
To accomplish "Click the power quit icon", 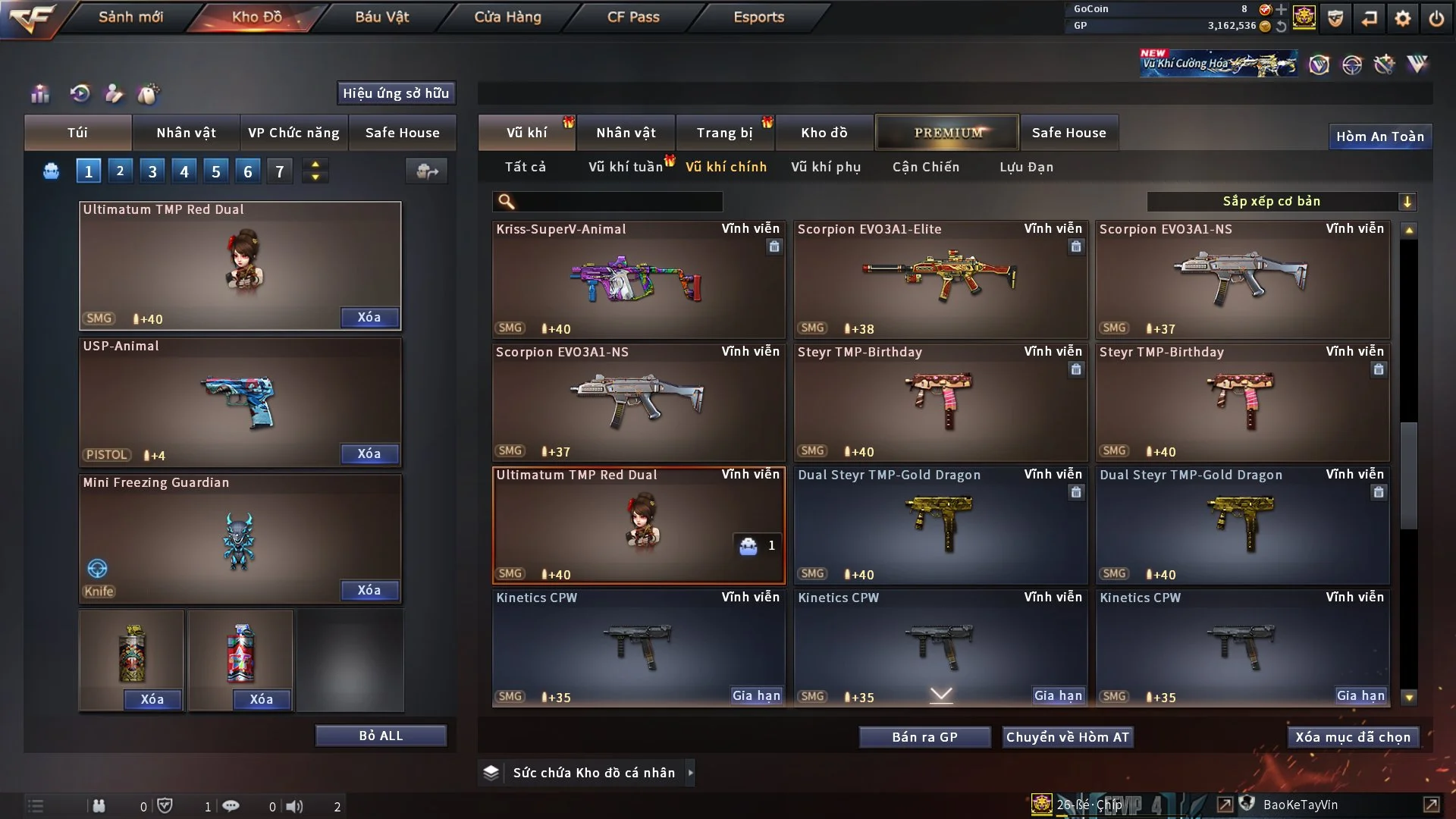I will tap(1436, 18).
